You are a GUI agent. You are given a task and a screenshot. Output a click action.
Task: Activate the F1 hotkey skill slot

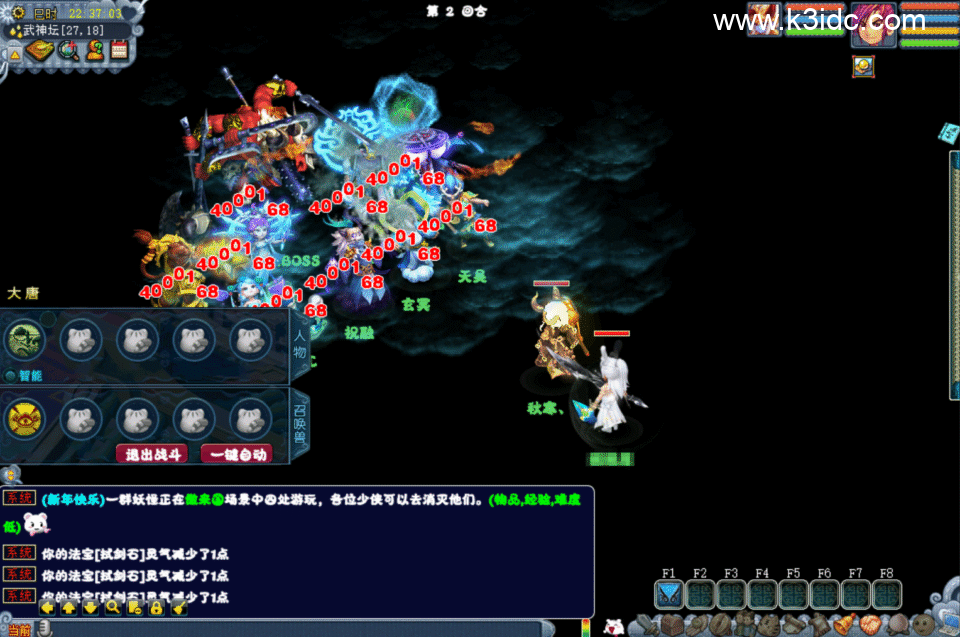669,595
